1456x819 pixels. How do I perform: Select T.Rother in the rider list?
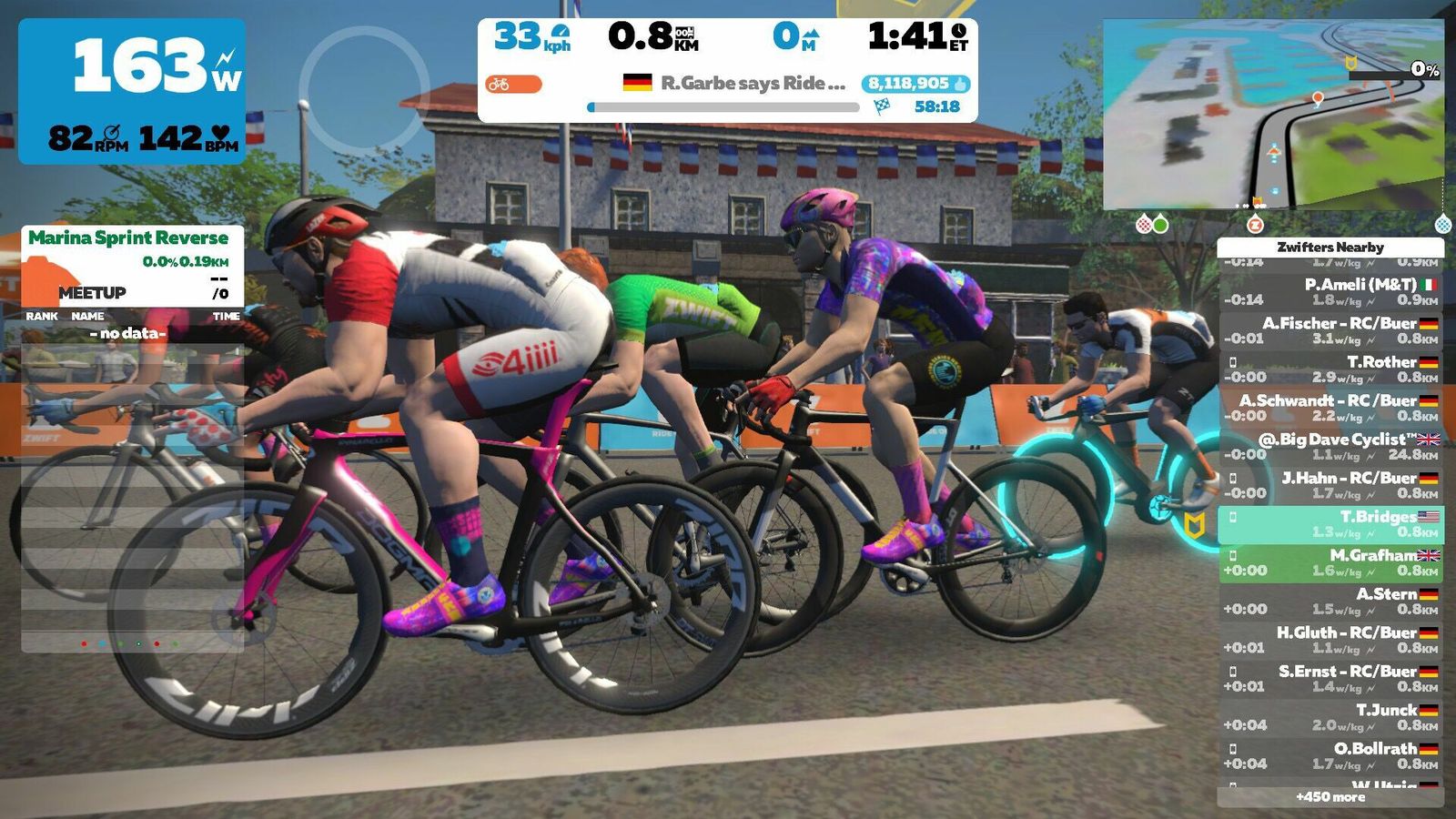(1330, 369)
